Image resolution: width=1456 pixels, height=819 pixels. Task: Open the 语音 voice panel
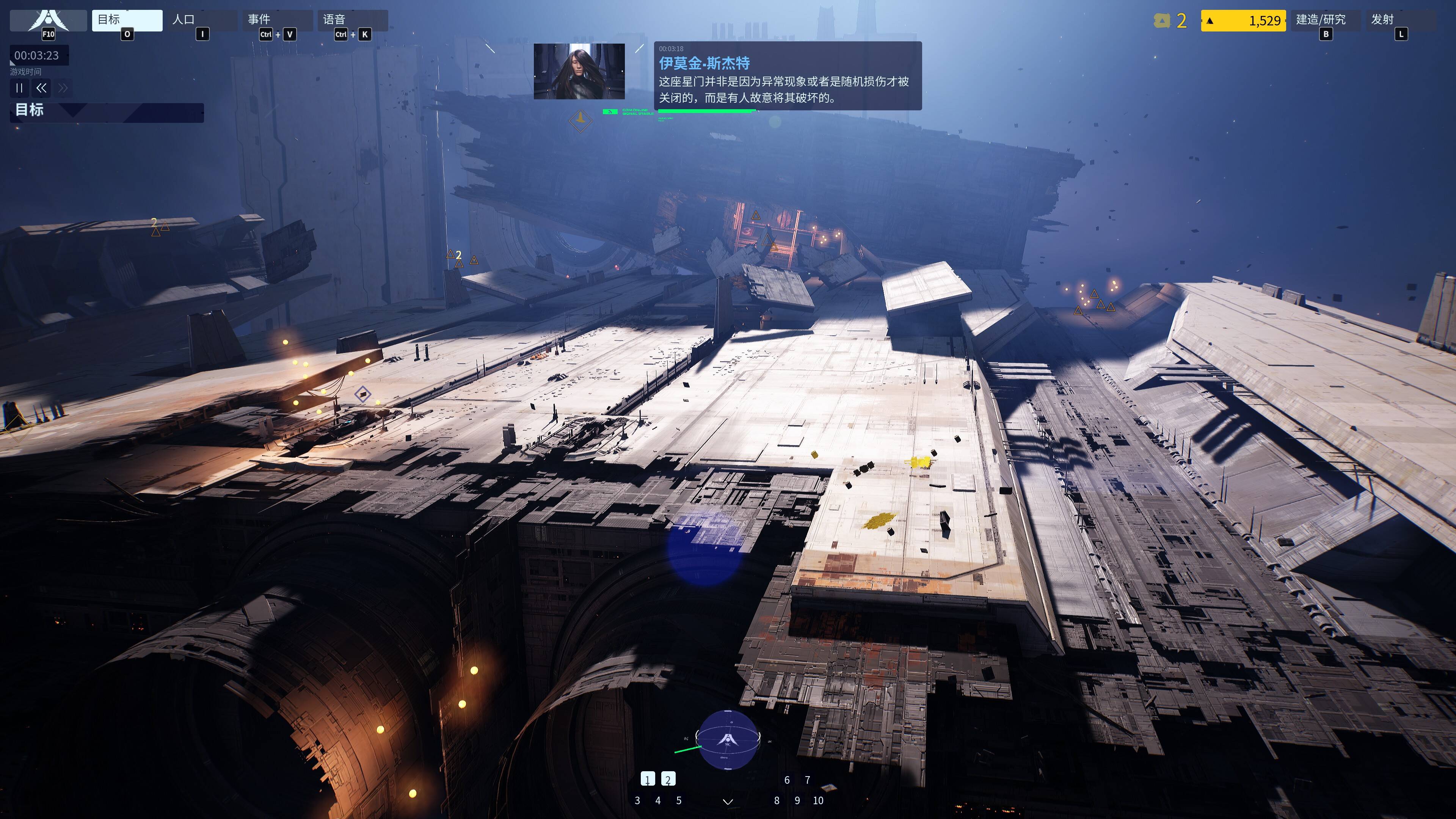tap(352, 20)
